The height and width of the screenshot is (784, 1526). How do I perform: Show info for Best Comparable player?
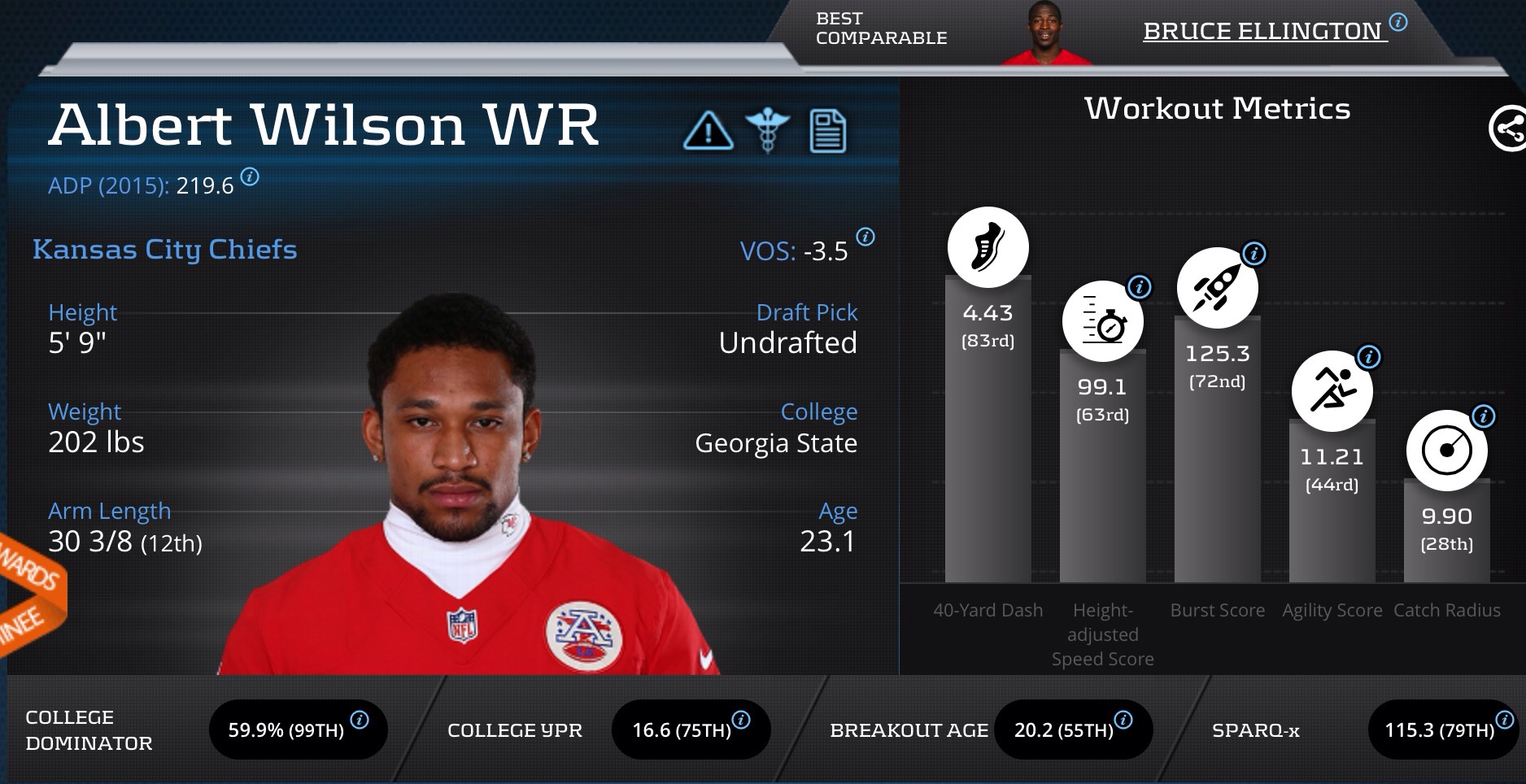coord(1398,22)
